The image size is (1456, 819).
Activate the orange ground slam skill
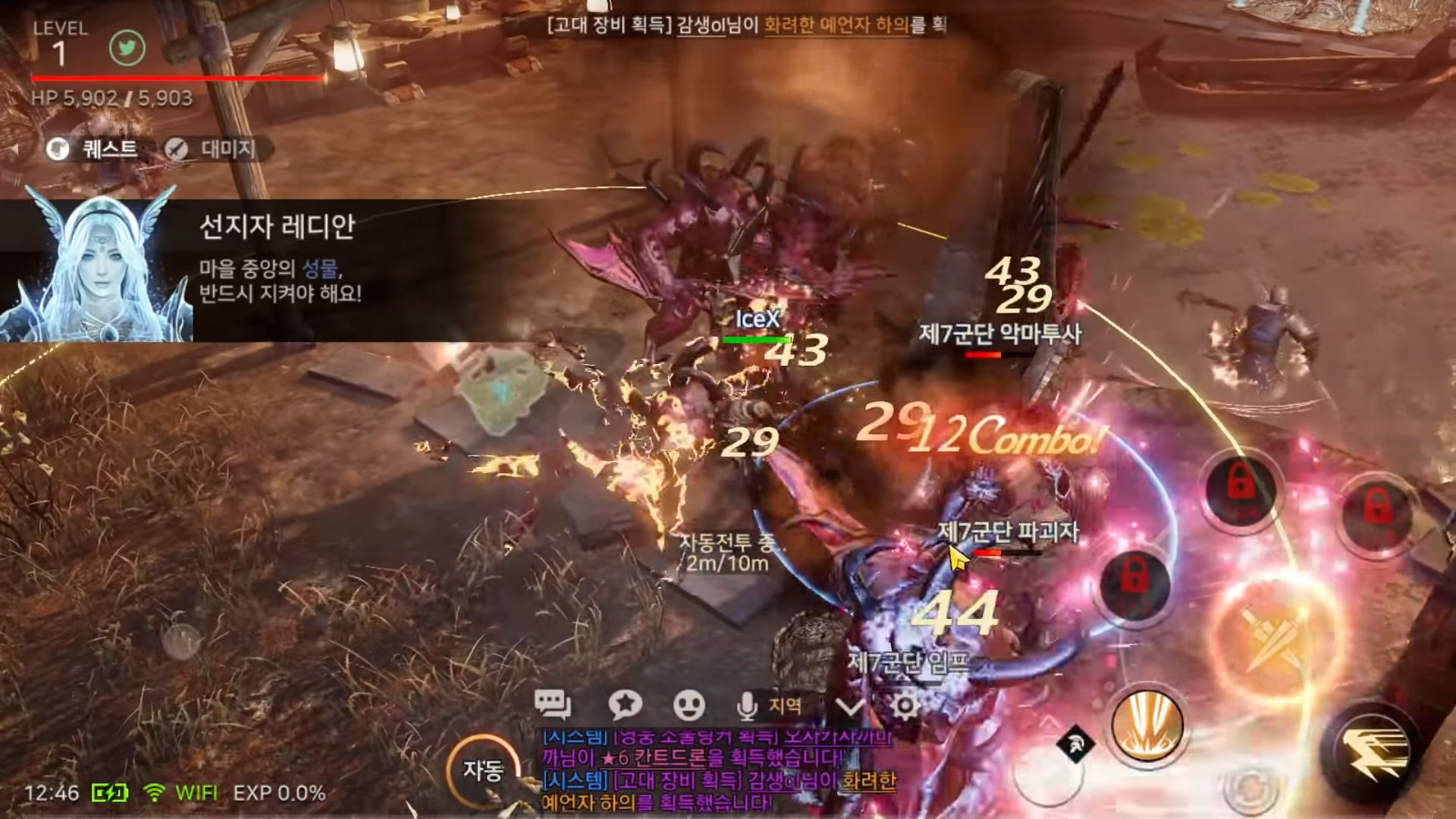coord(1147,726)
